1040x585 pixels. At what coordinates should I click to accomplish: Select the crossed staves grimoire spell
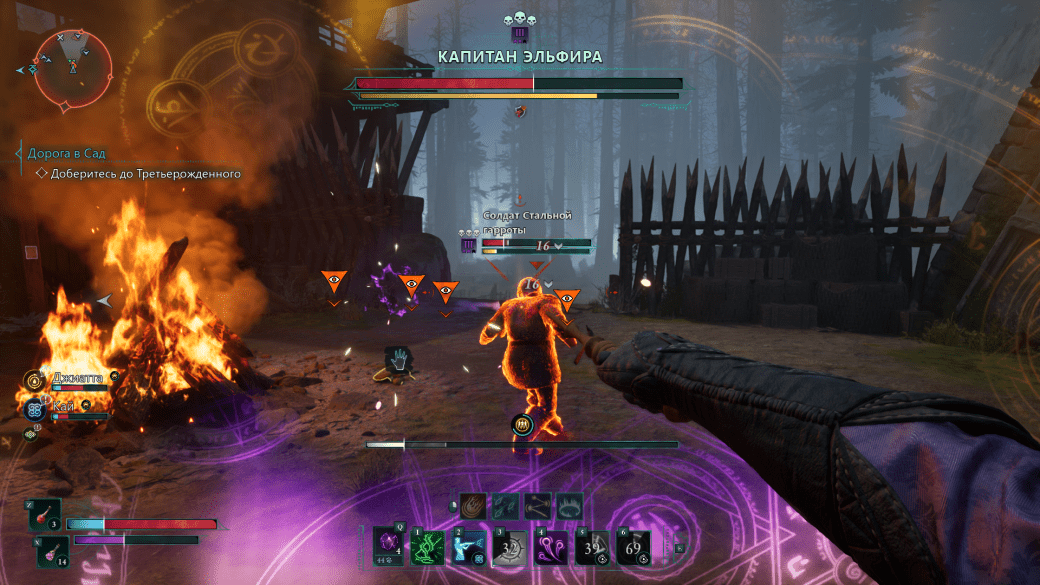click(538, 505)
